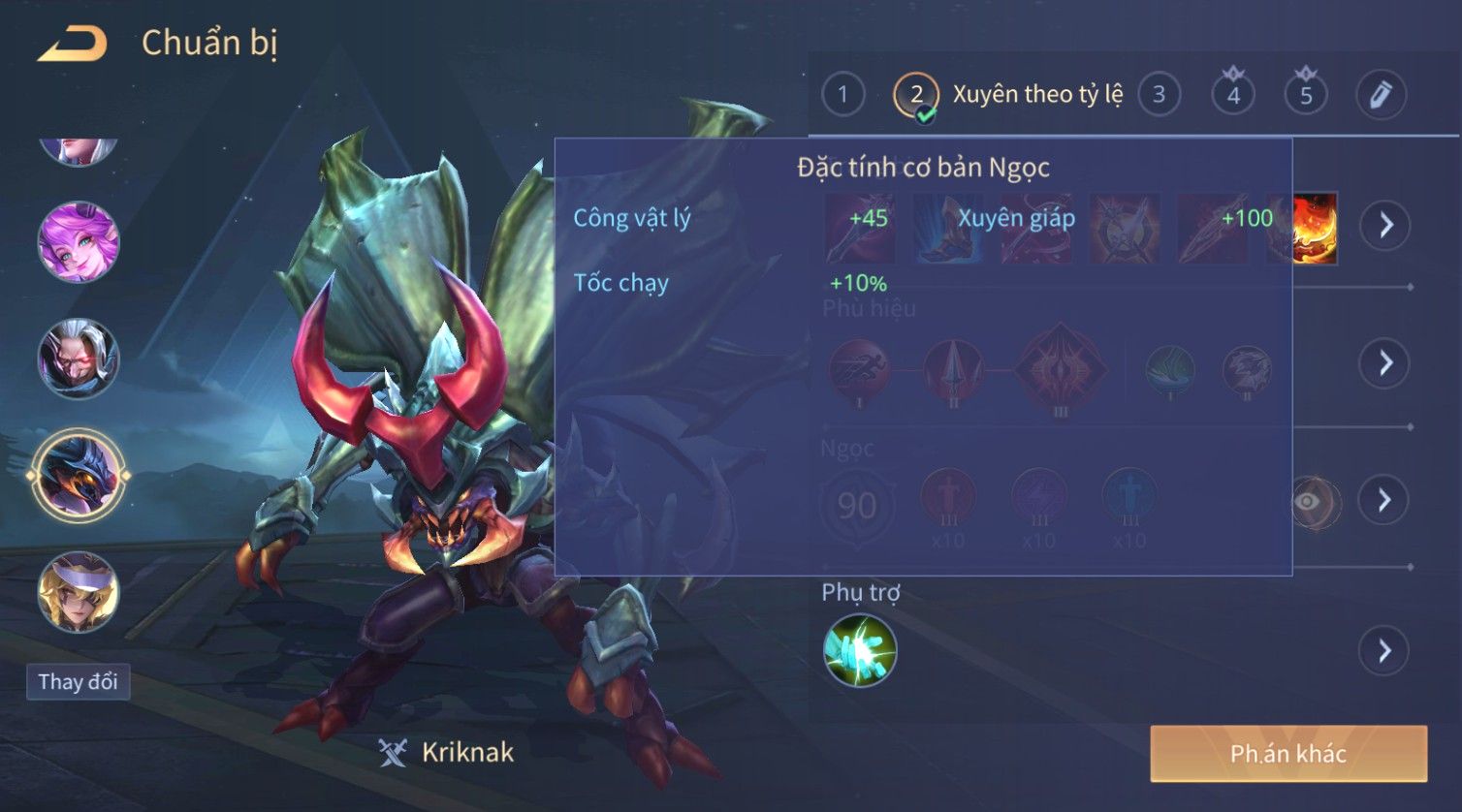Select the Kriknak hero portrait

tap(79, 476)
